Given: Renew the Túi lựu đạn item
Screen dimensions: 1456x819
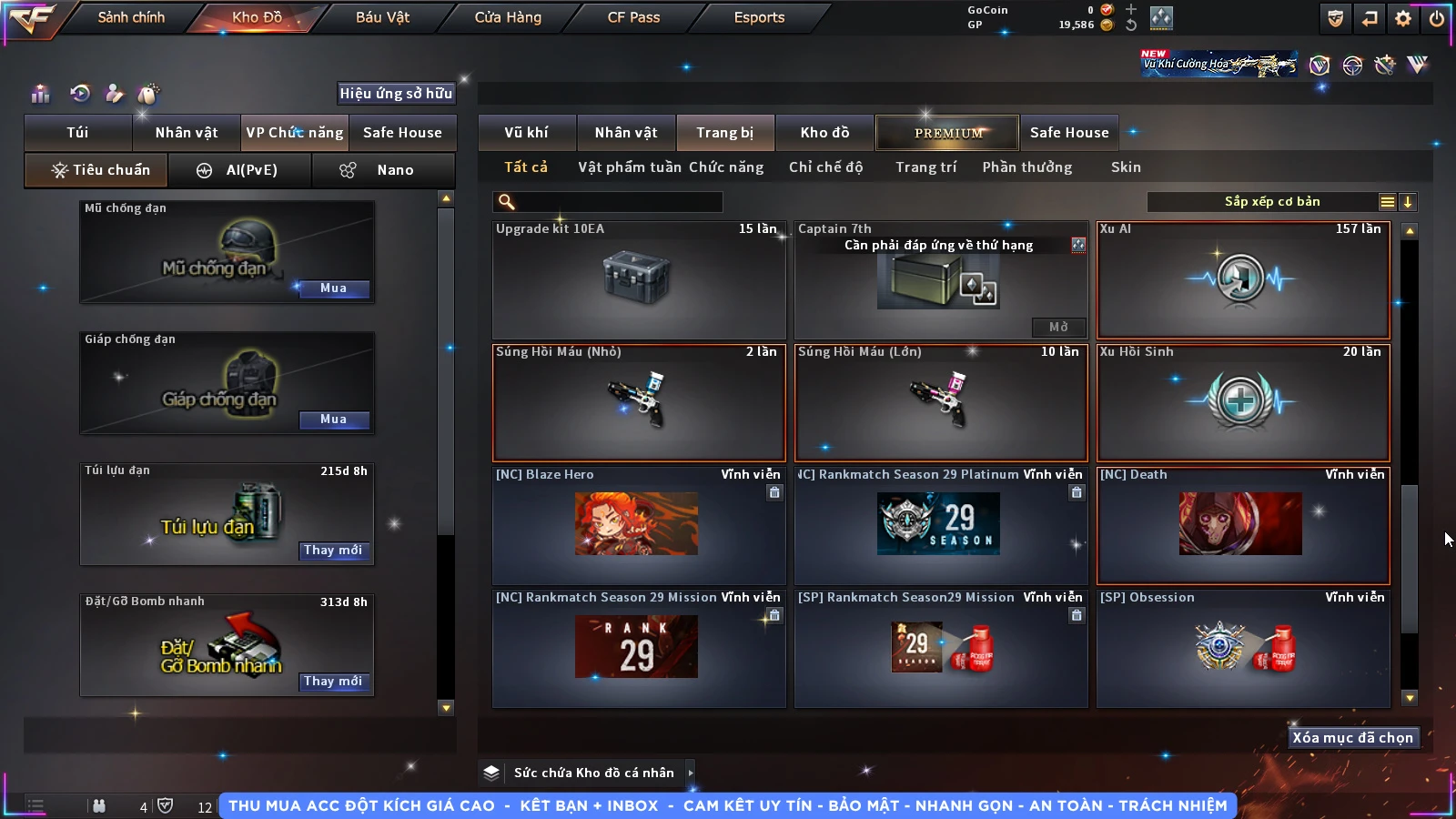Looking at the screenshot, I should click(333, 551).
